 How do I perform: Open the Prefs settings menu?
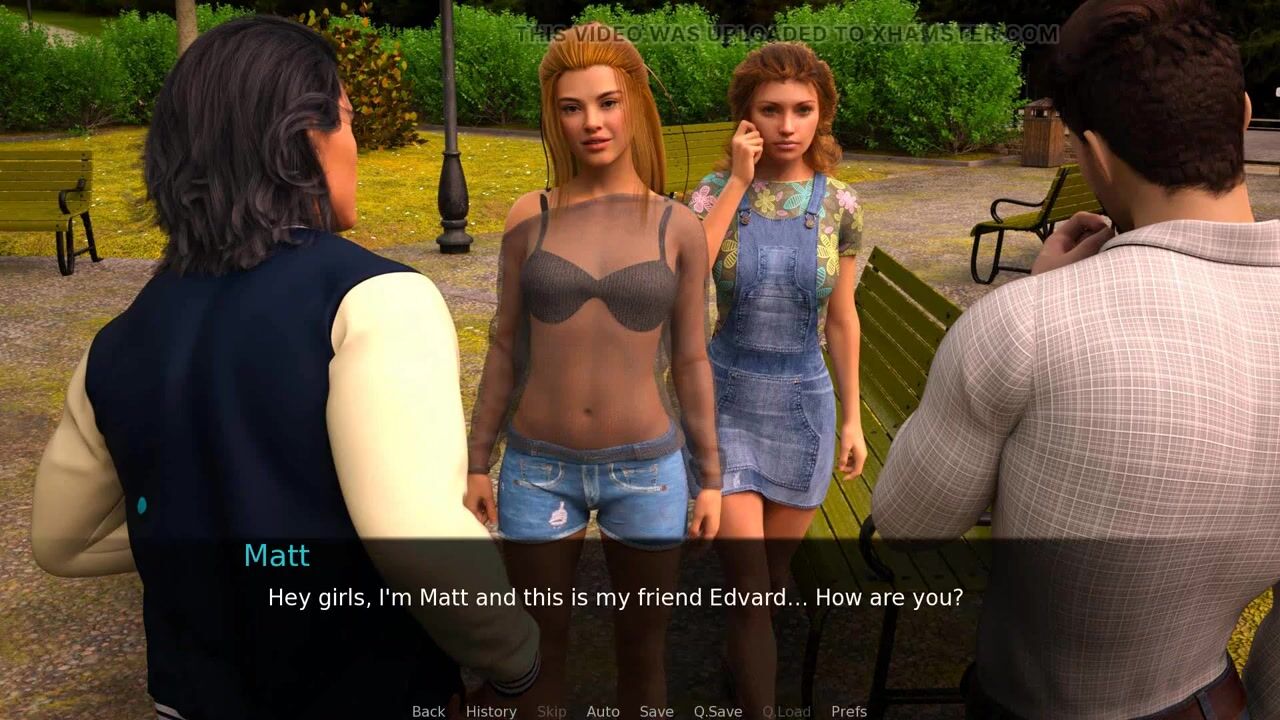pos(849,711)
